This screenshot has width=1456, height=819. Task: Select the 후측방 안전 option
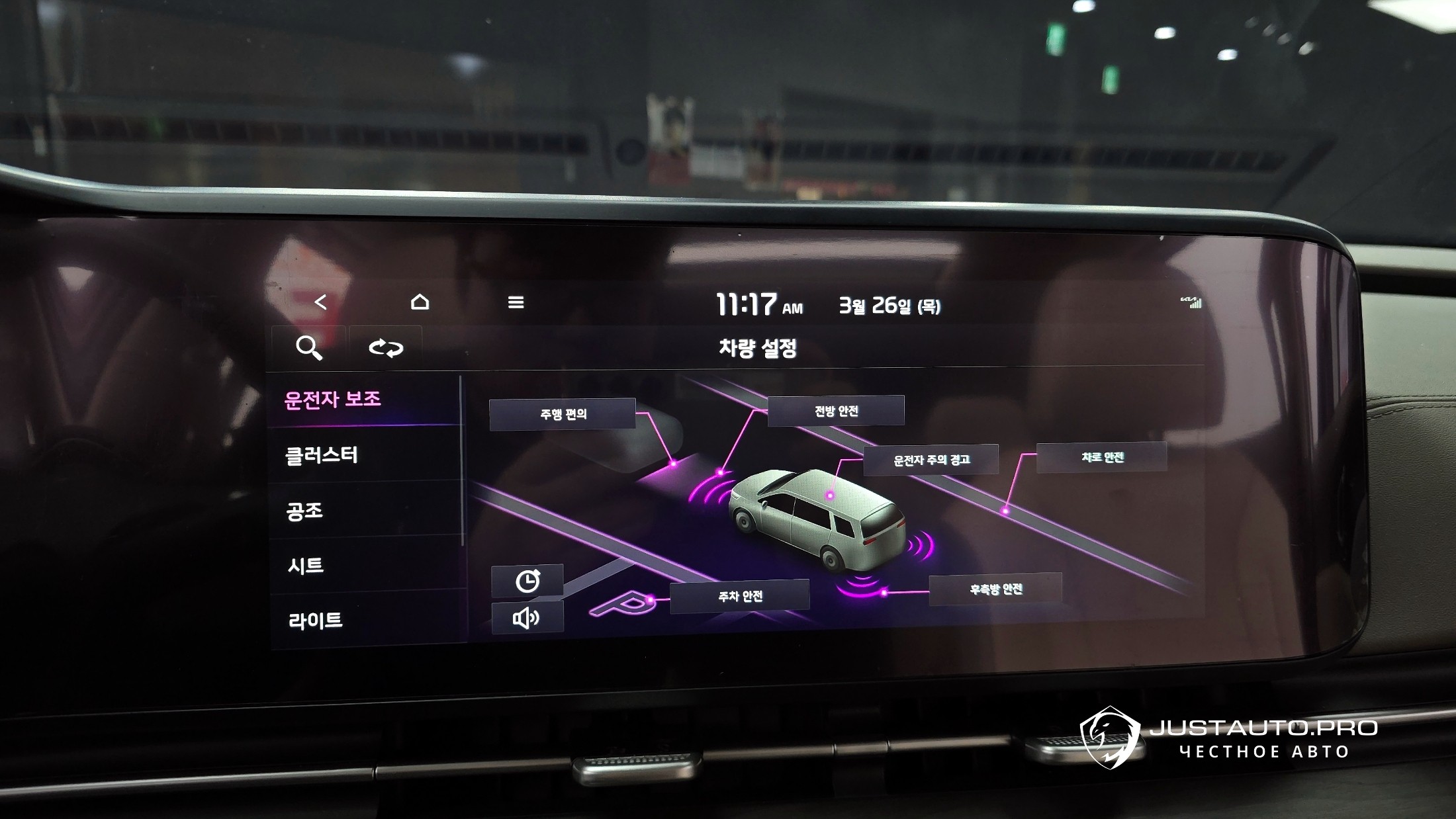(x=995, y=589)
